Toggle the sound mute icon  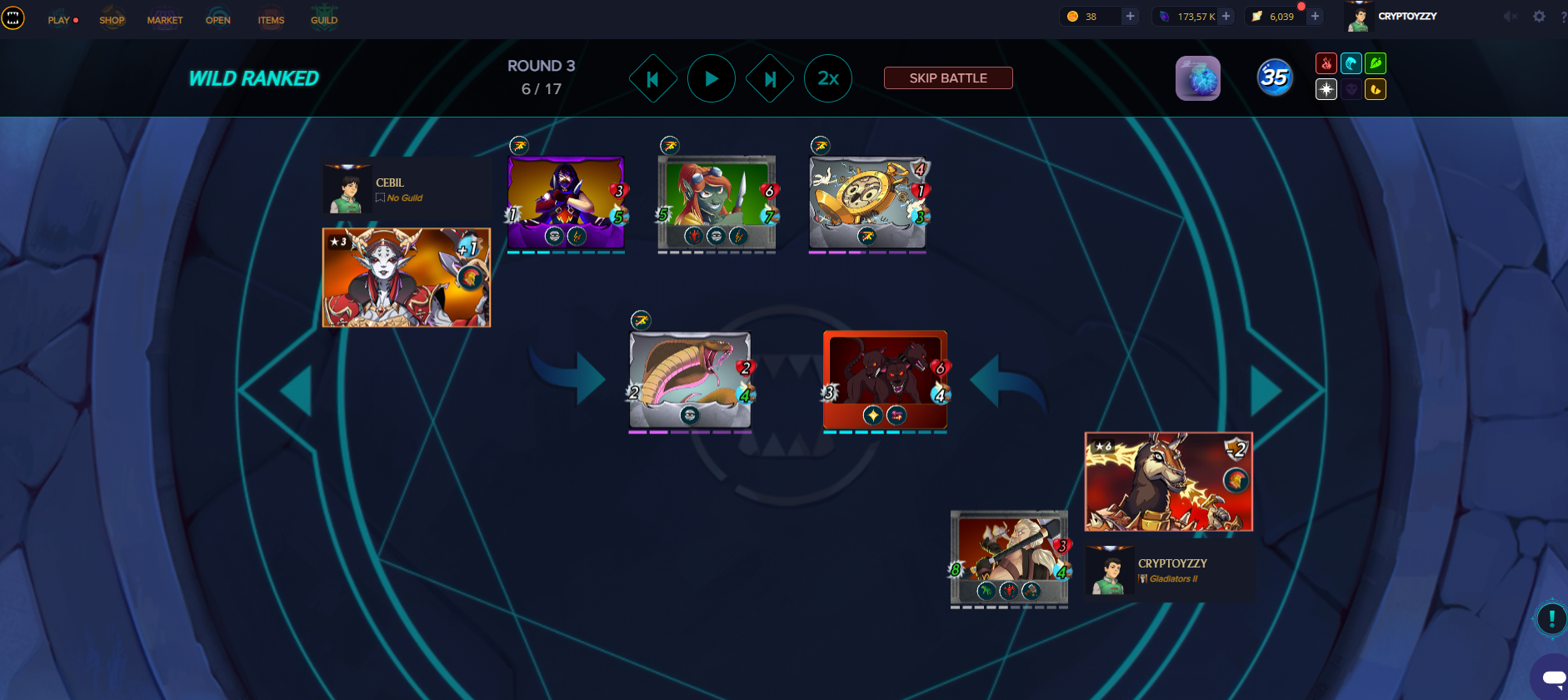(1510, 17)
